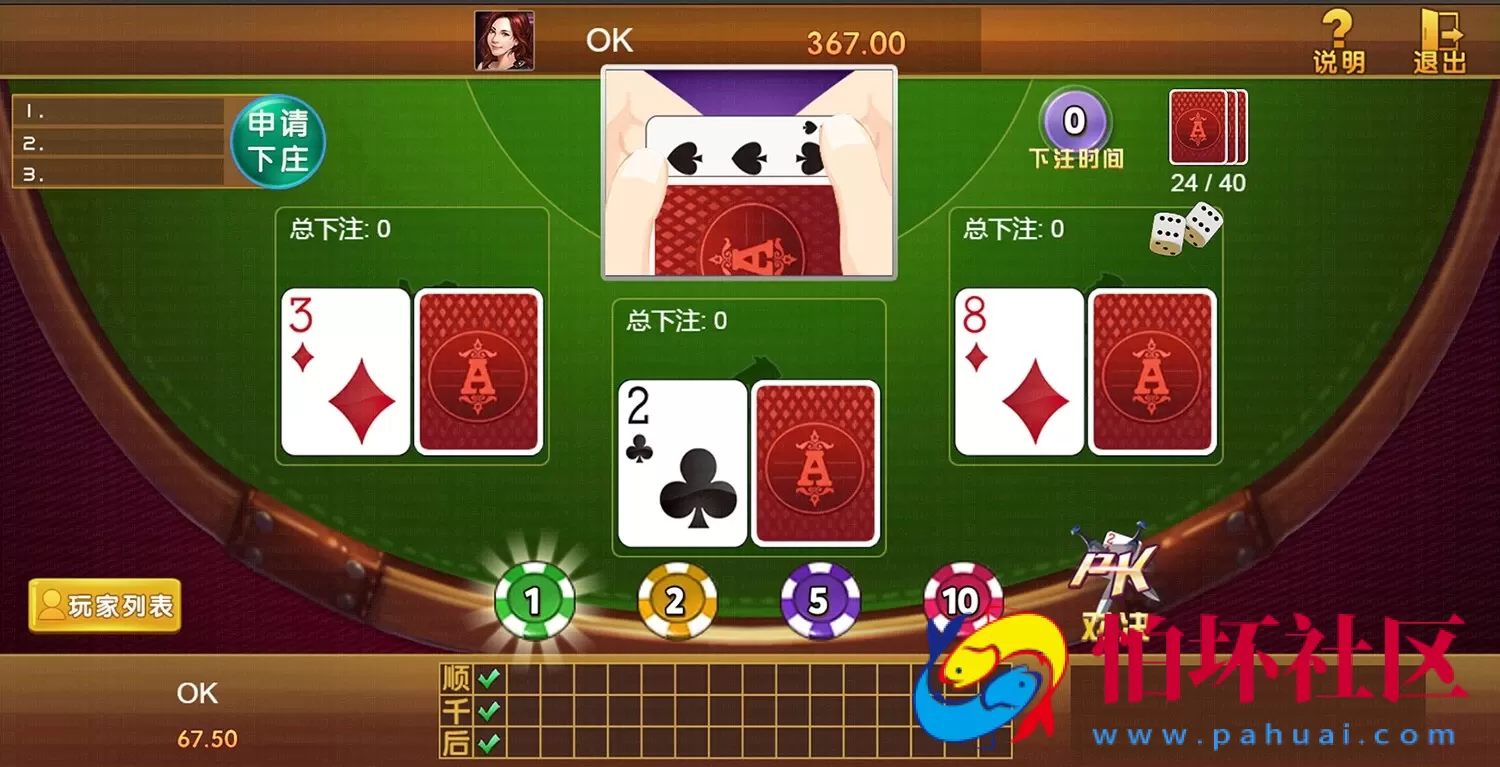1500x767 pixels.
Task: Click the 申请下庄 button
Action: (x=278, y=141)
